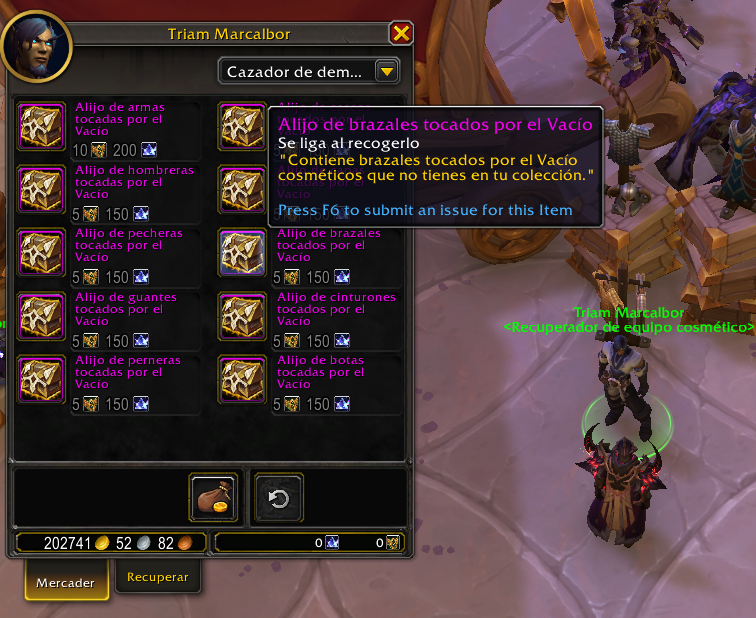Click the merchant's portrait in the window corner
The image size is (756, 618).
pos(36,45)
